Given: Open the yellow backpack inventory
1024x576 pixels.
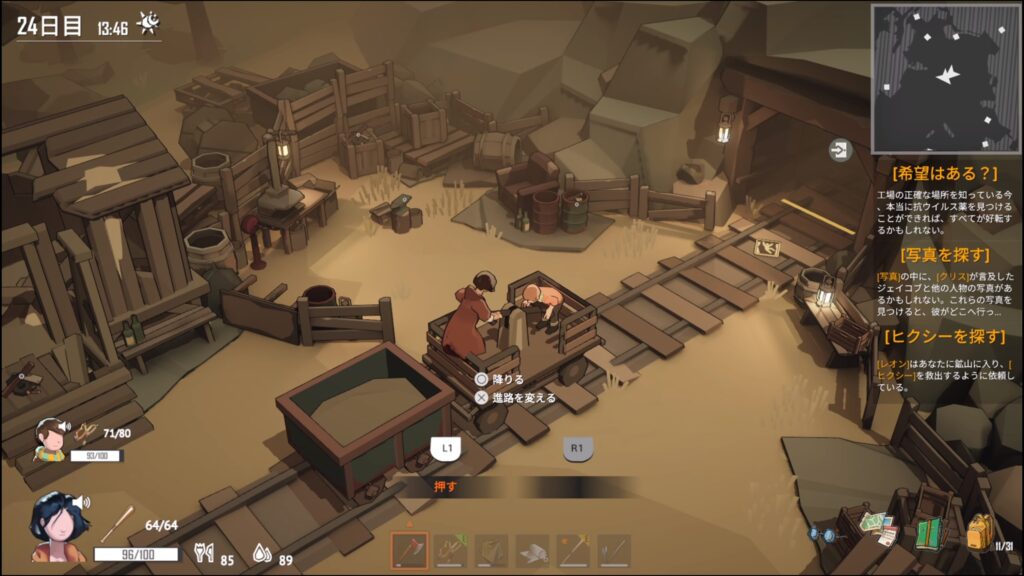Looking at the screenshot, I should 979,531.
